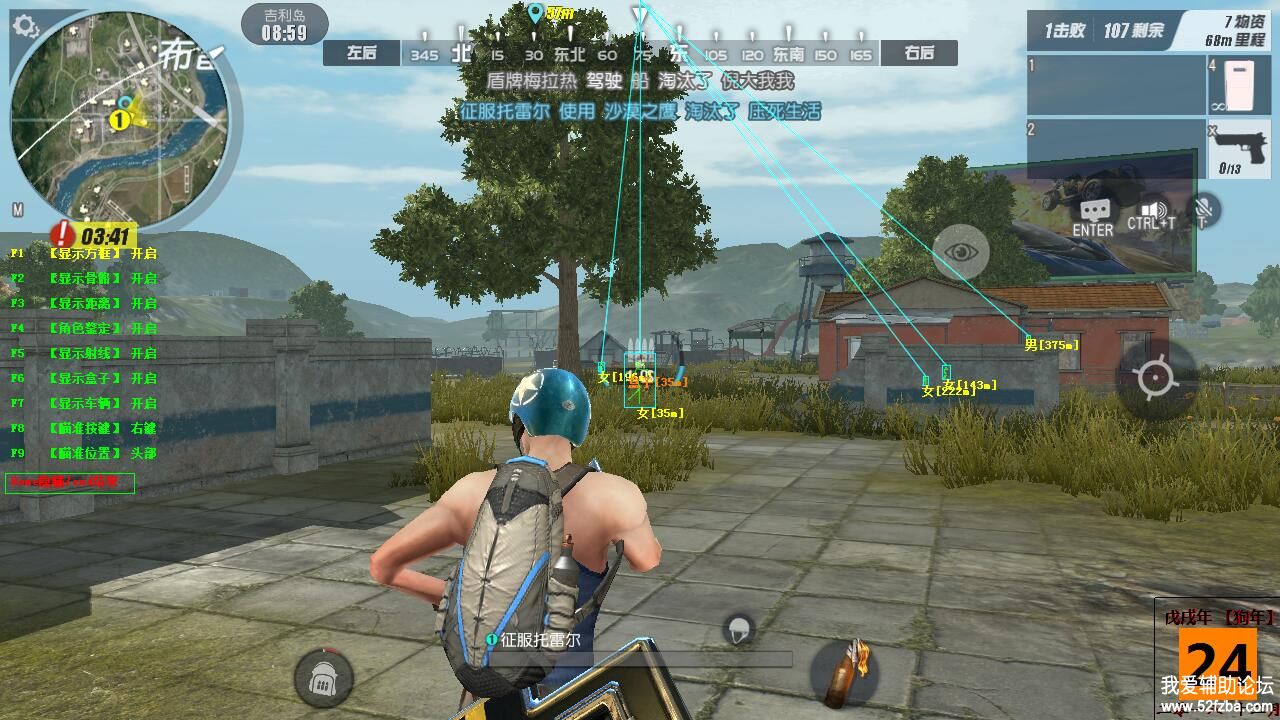Open chat with the ENTER speech bubble
The image size is (1280, 720).
click(1093, 214)
